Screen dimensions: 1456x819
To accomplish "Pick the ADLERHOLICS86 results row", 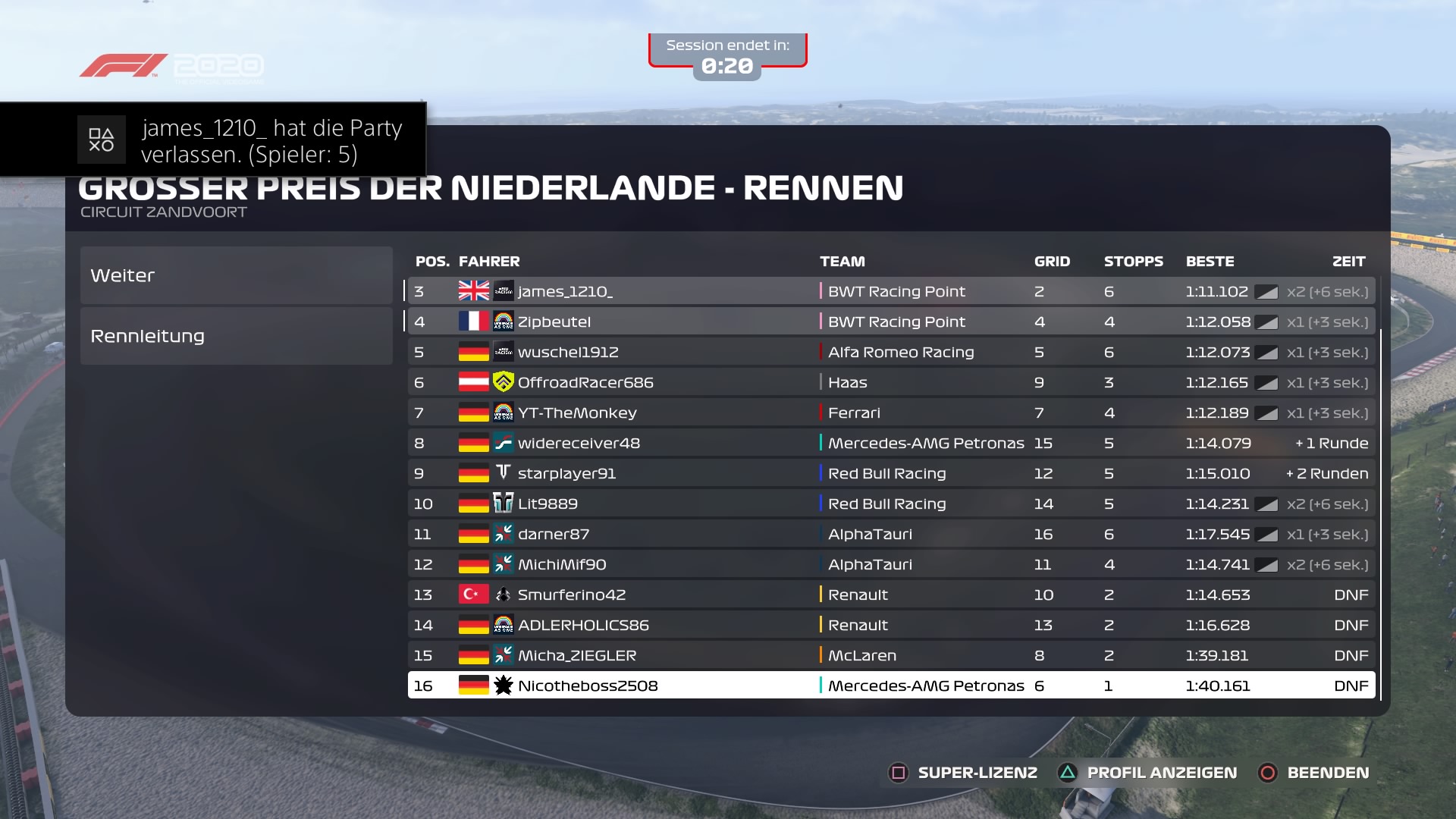I will pyautogui.click(x=891, y=625).
